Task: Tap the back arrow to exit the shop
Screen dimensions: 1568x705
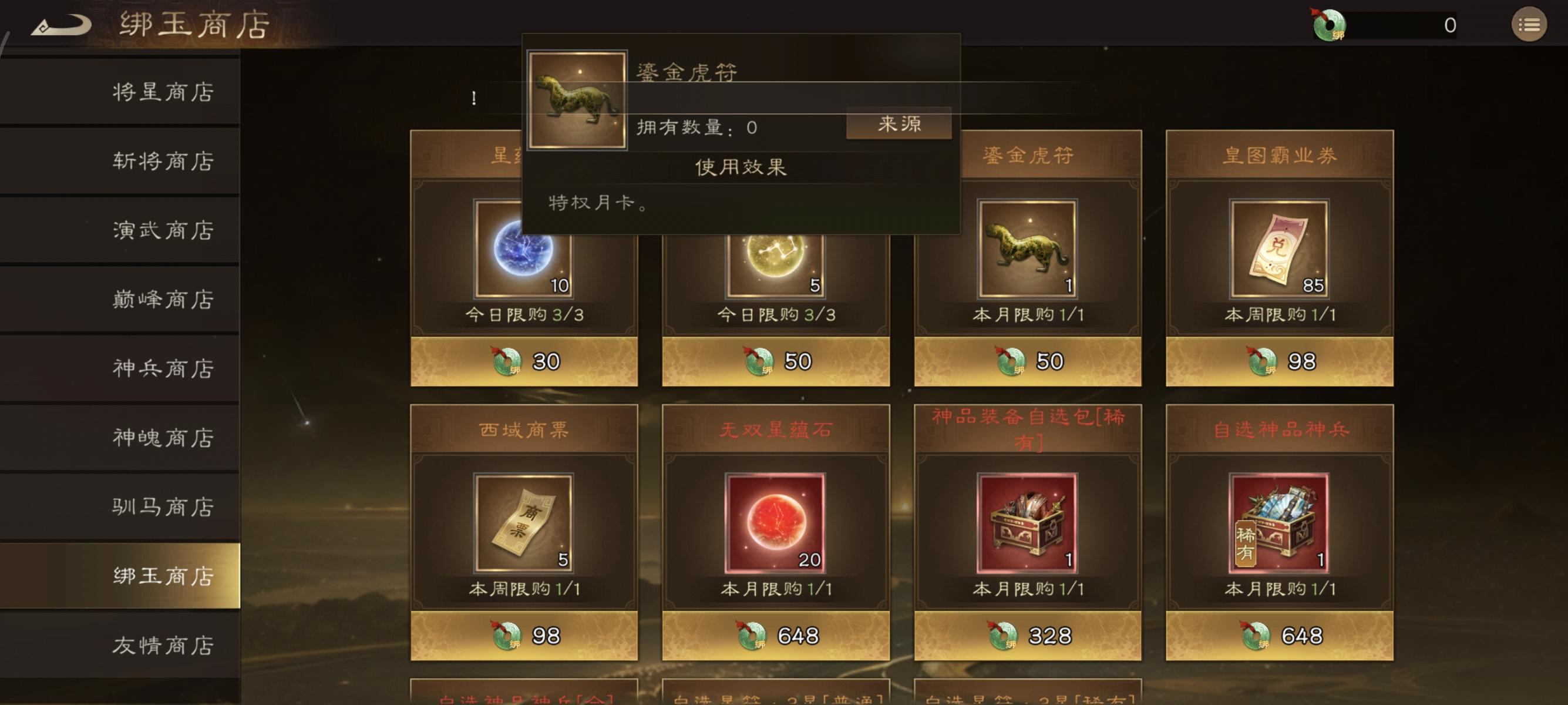Action: (61, 24)
